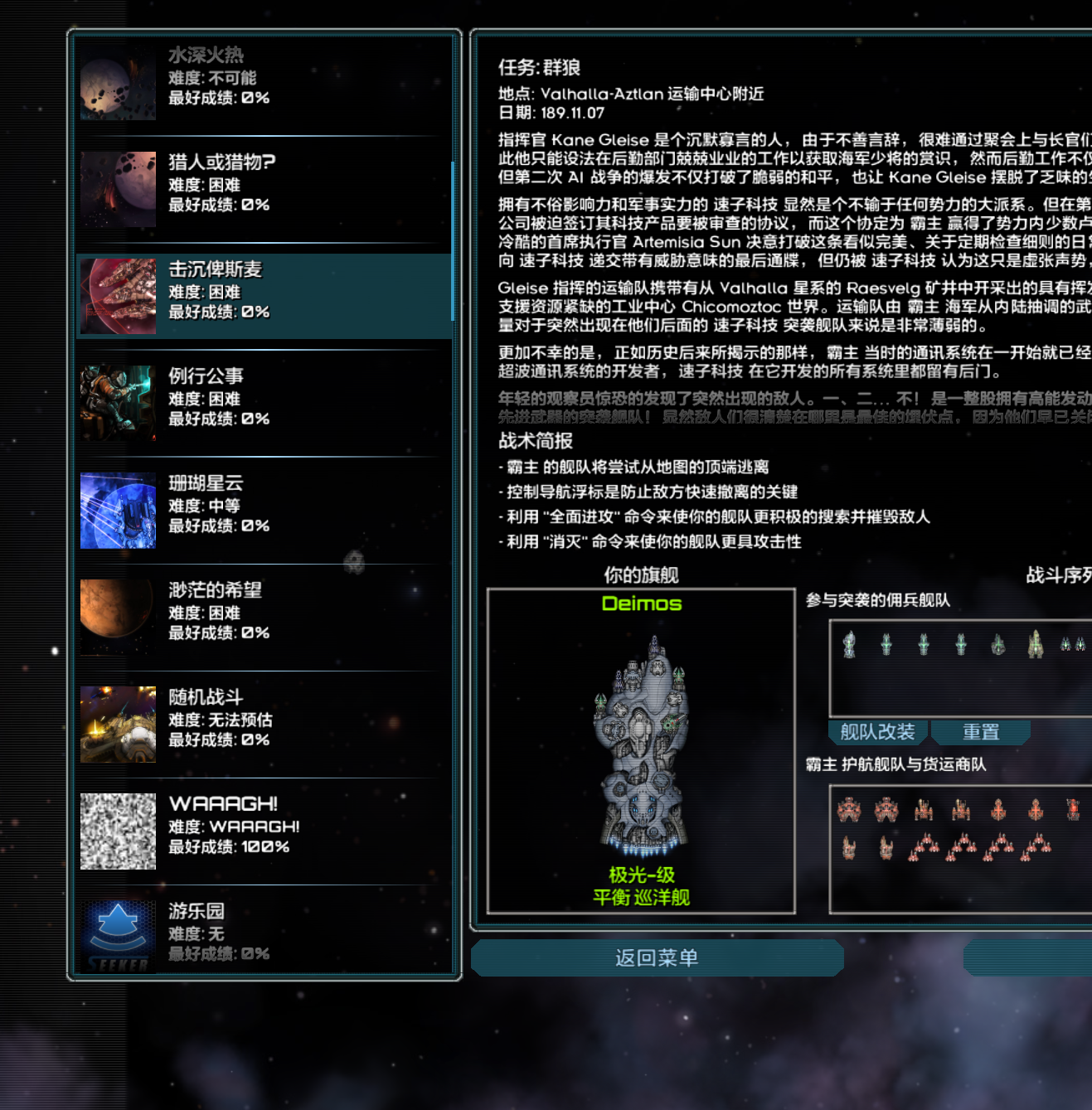Select the first mercenary raid fleet ship icon
Viewport: 1092px width, 1110px height.
849,644
